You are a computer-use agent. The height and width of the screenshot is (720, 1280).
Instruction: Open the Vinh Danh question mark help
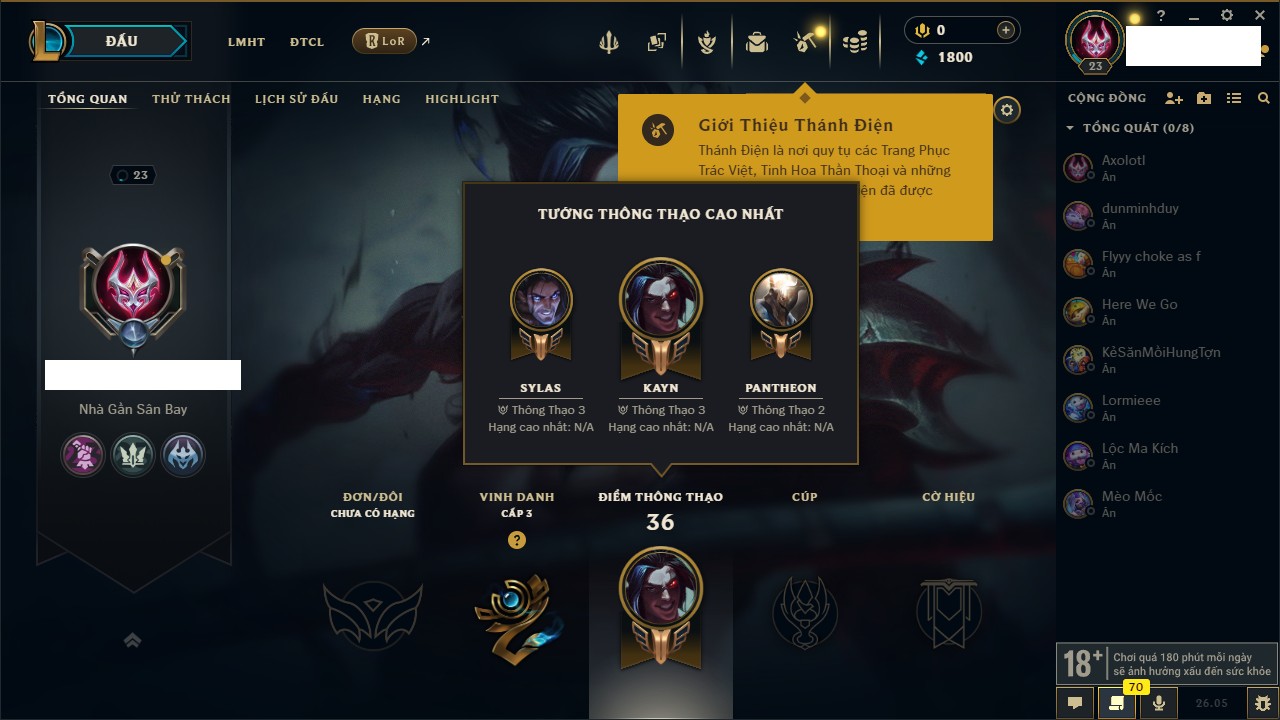pyautogui.click(x=516, y=540)
